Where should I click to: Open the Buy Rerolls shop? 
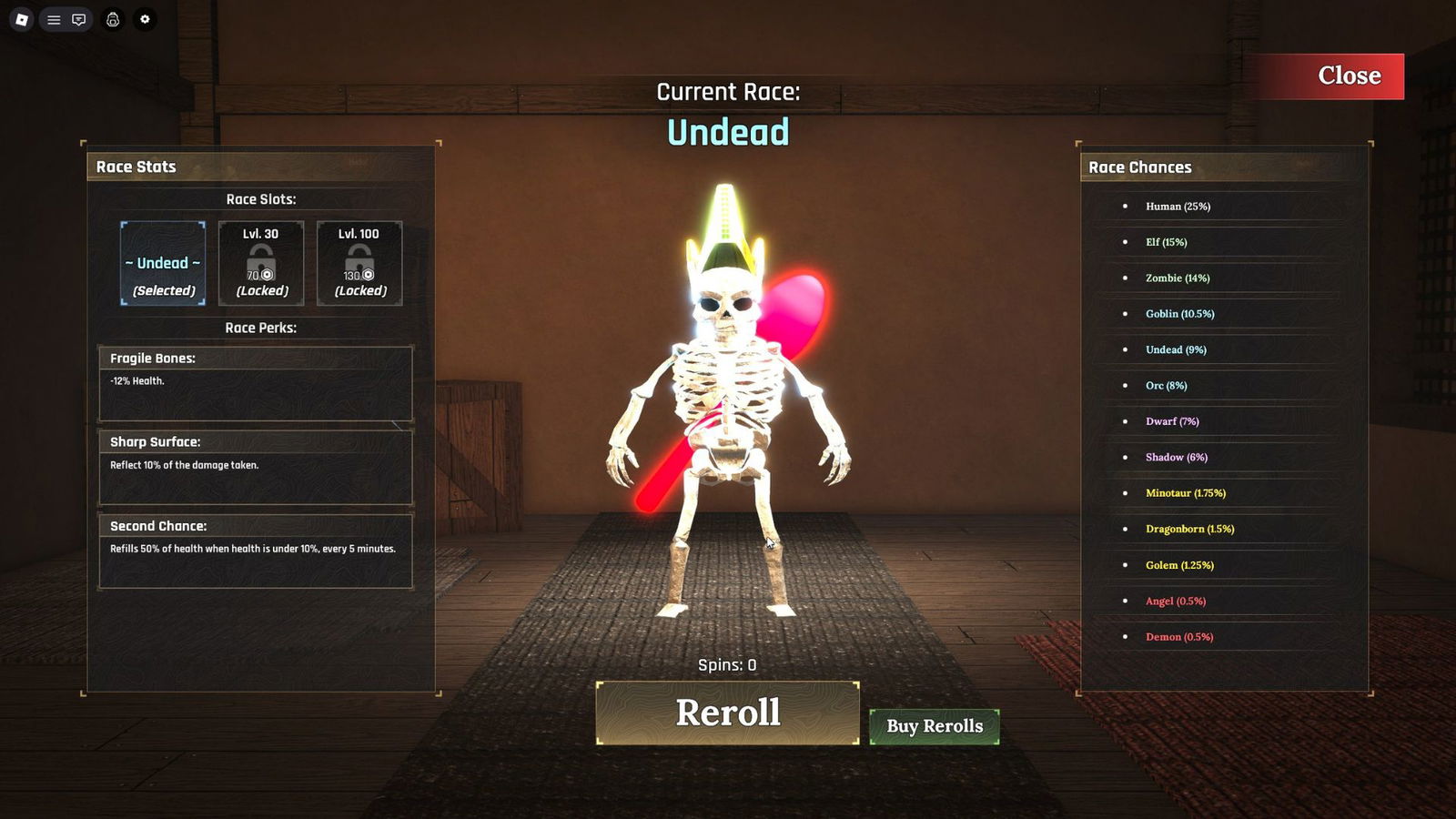pyautogui.click(x=935, y=726)
